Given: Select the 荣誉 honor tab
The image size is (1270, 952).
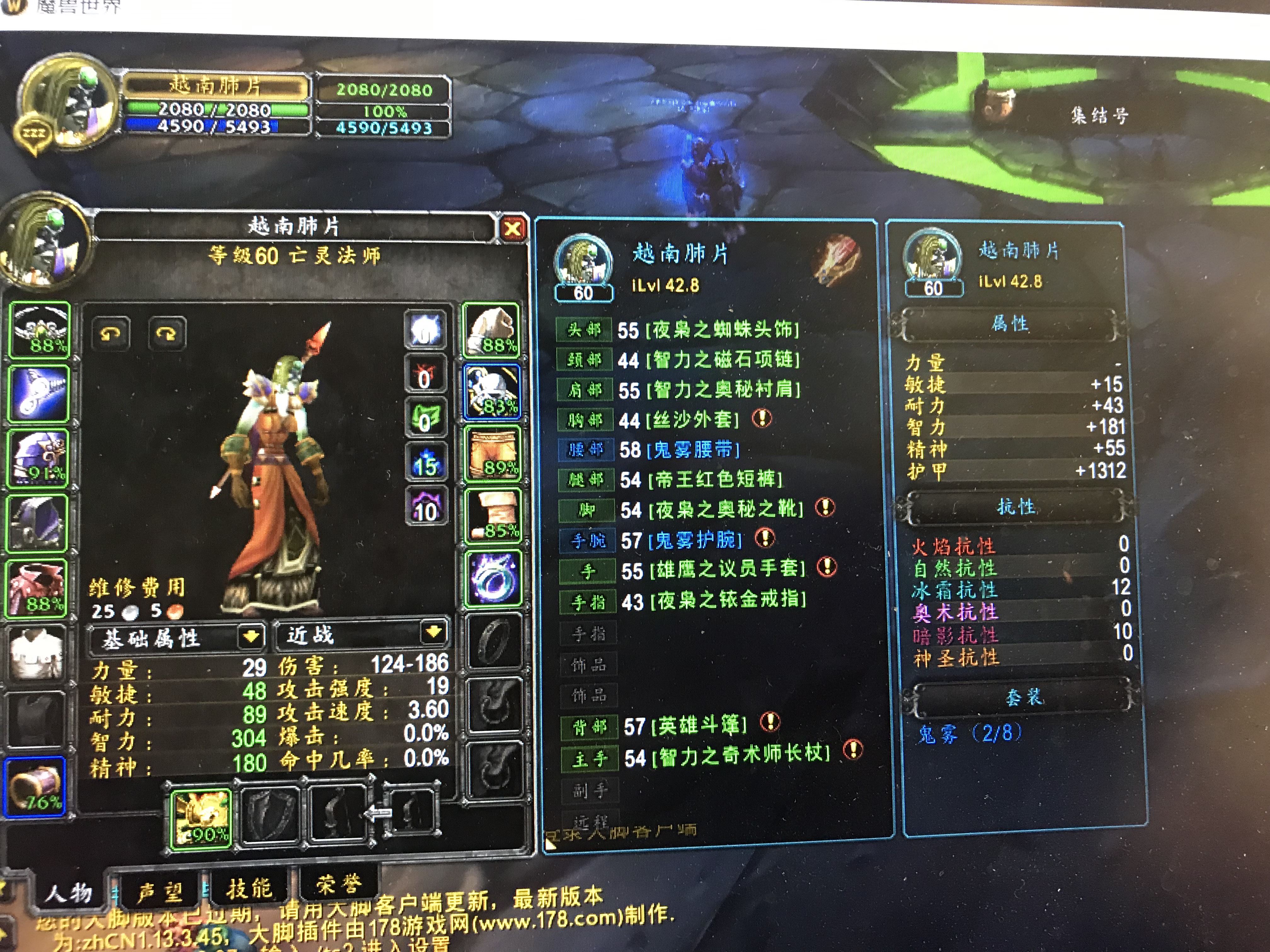Looking at the screenshot, I should [339, 884].
